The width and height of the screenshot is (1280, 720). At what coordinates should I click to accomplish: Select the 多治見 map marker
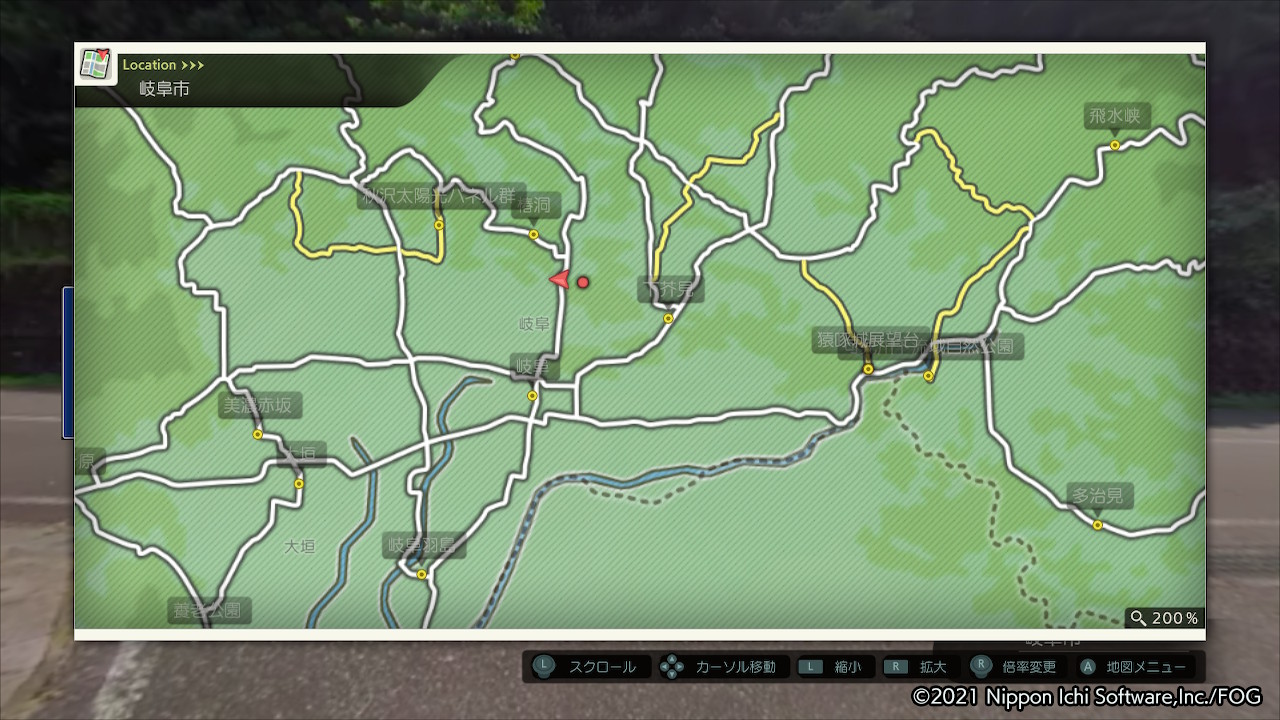click(x=1097, y=525)
